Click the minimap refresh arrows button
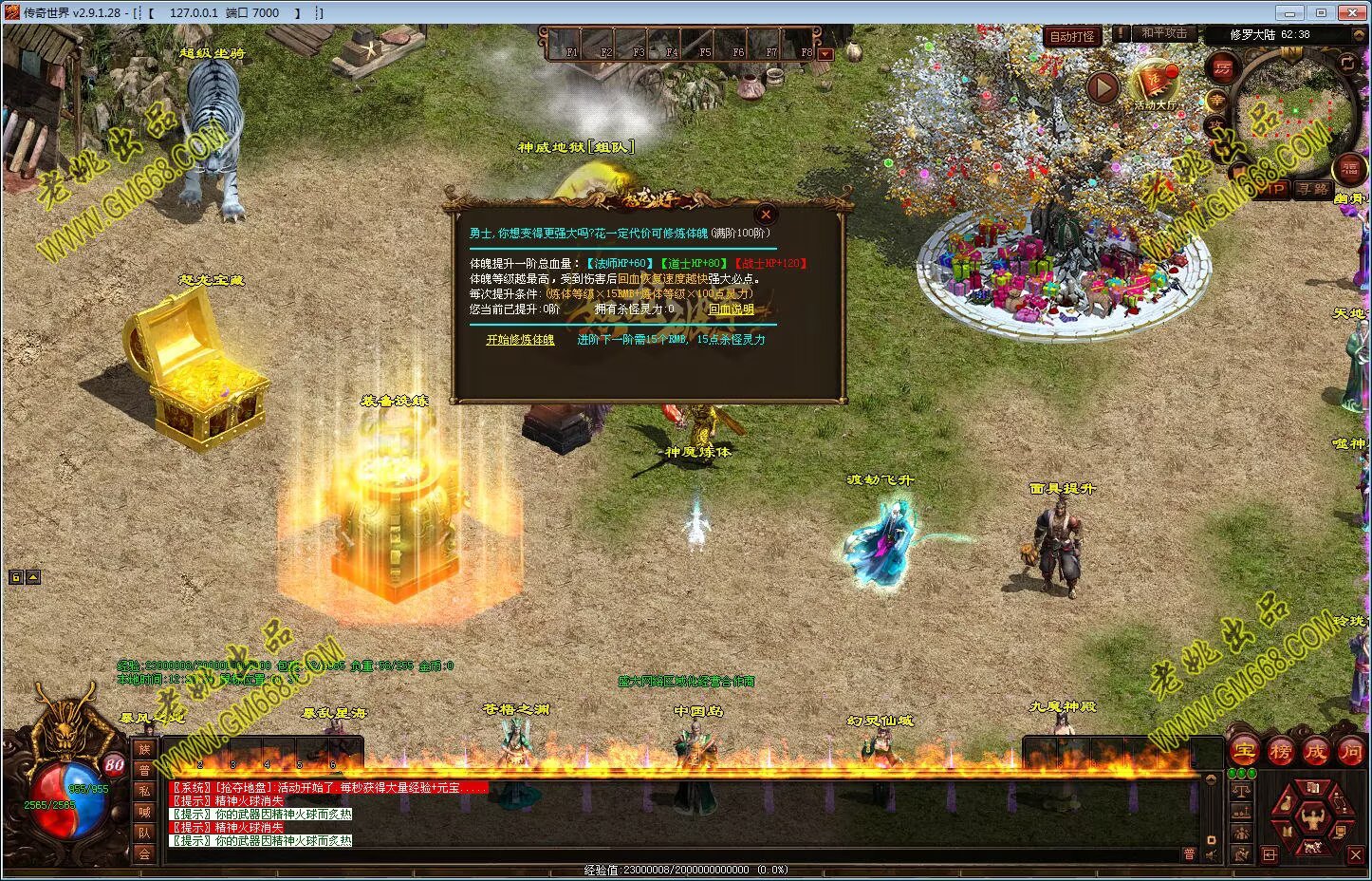Viewport: 1372px width, 881px height. pyautogui.click(x=1347, y=63)
